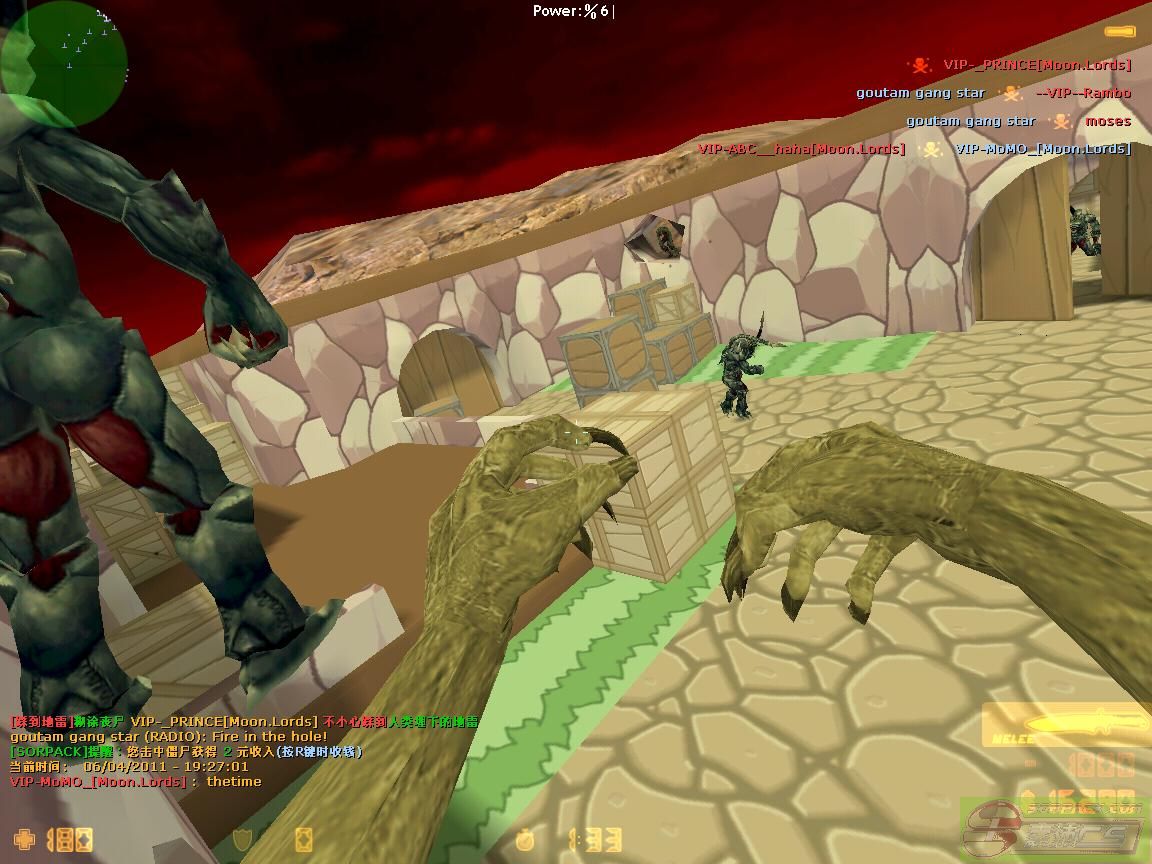Click the round timer clock icon
Screen dimensions: 1152x864
coord(525,839)
